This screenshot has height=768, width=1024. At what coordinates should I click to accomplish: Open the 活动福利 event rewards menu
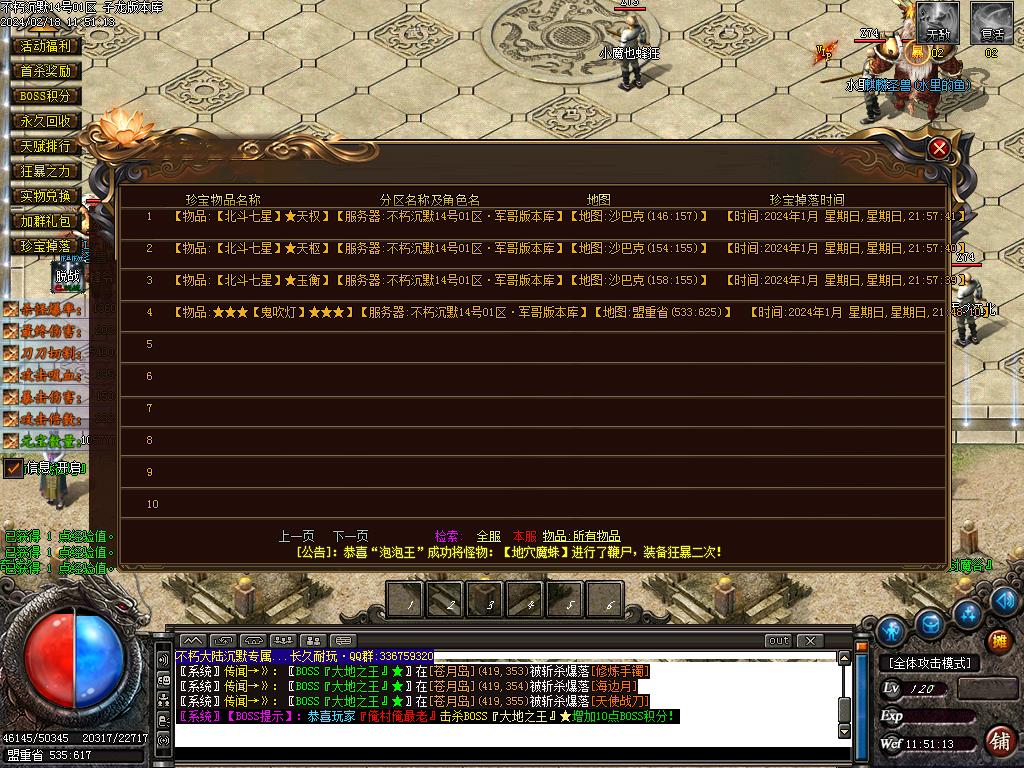coord(46,46)
